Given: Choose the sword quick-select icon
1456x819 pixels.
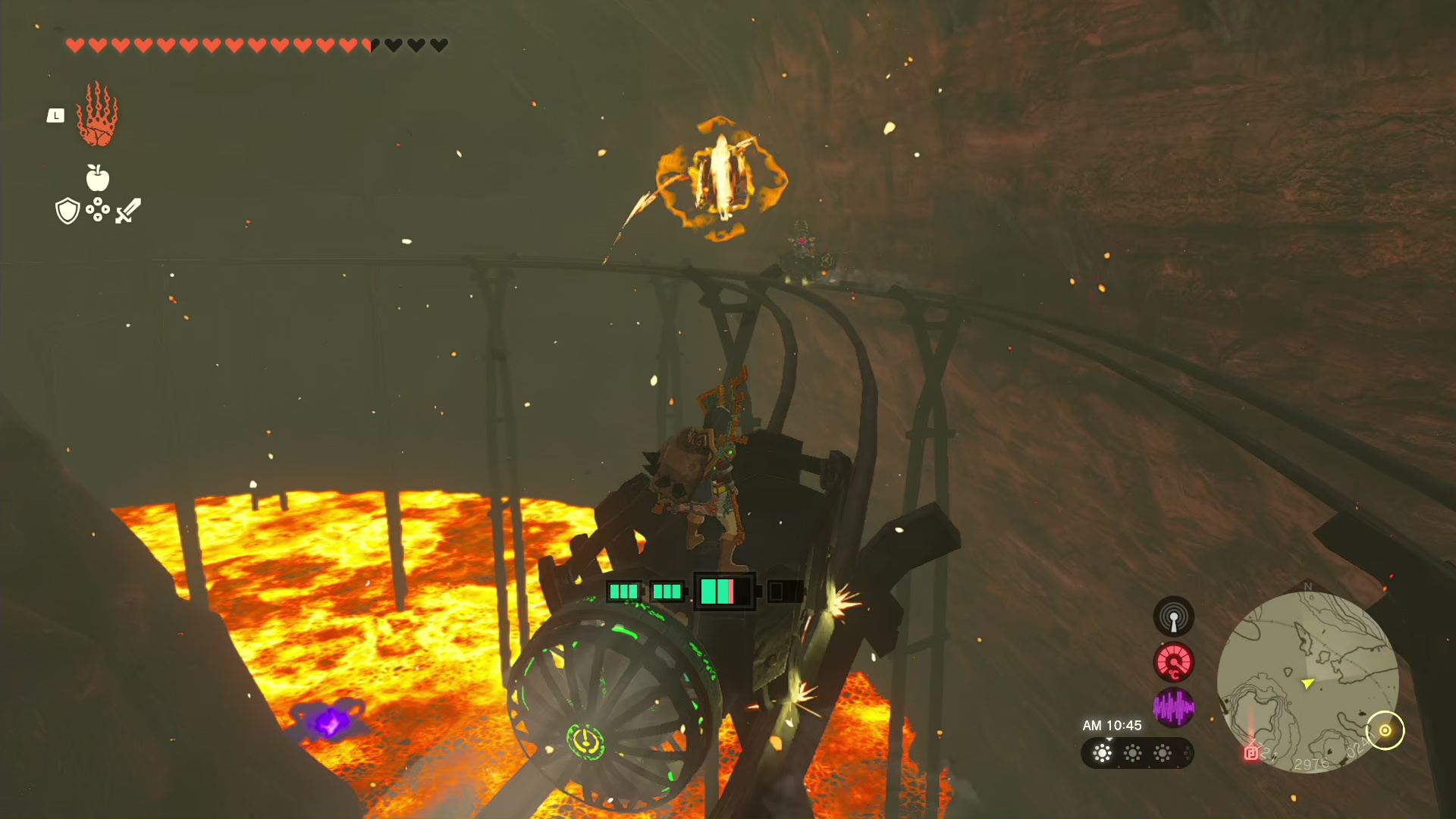Looking at the screenshot, I should click(128, 211).
